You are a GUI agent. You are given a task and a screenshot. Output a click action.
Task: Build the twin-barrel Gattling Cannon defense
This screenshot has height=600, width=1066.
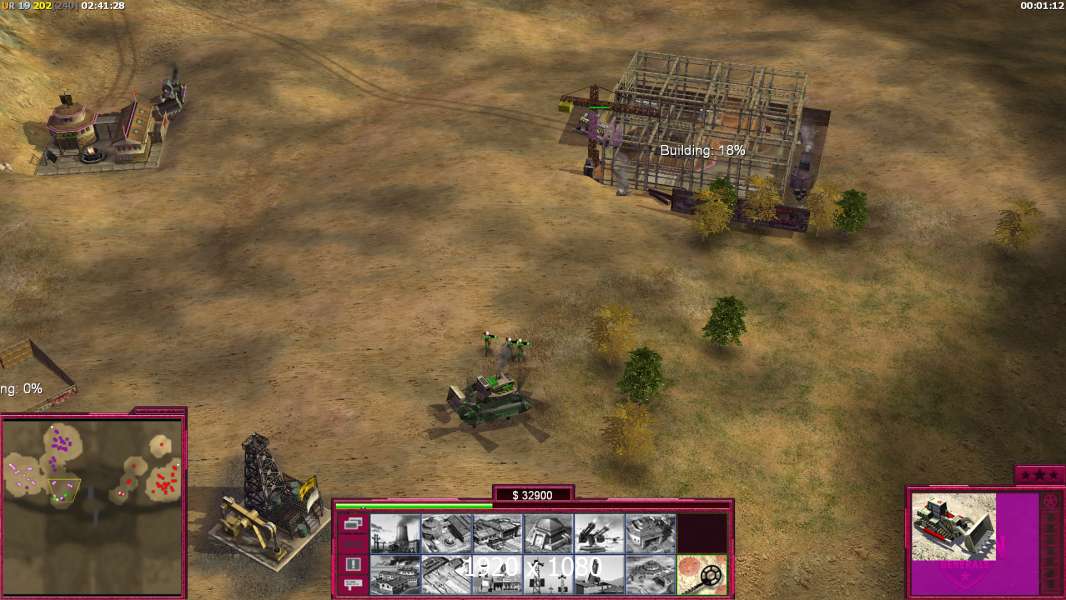(x=599, y=533)
